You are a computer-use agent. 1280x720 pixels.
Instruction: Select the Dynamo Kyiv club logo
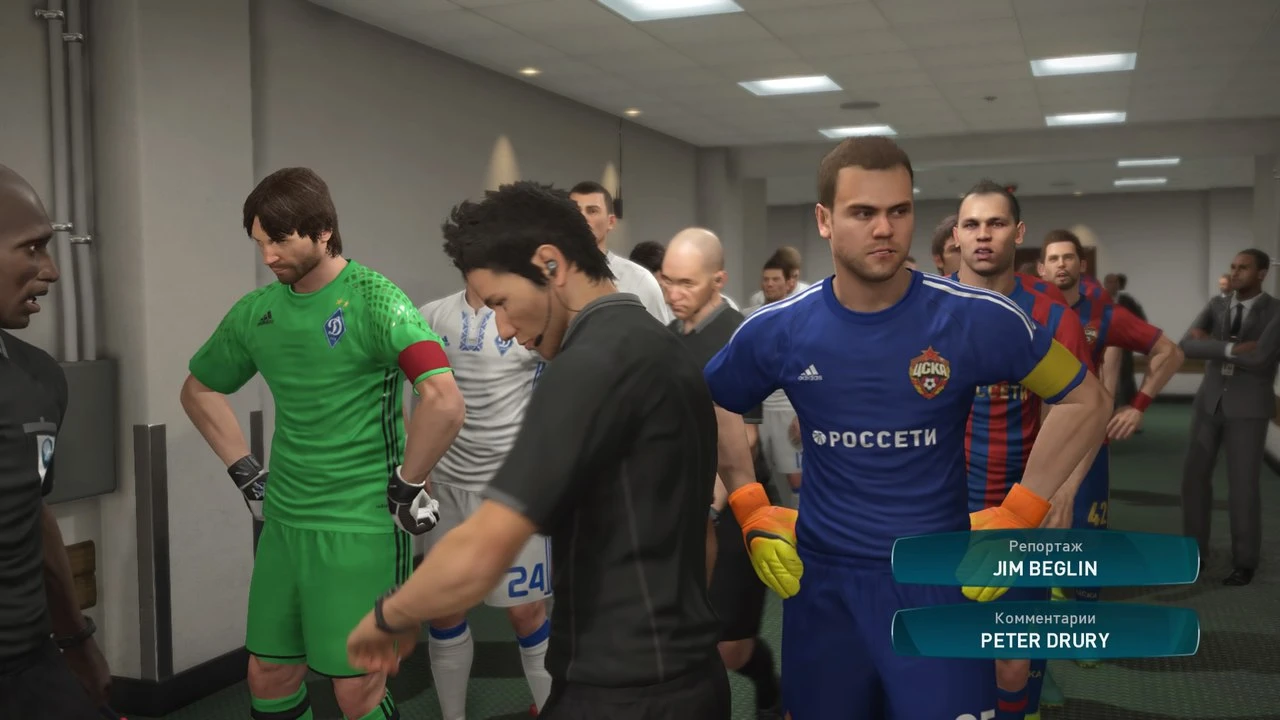pyautogui.click(x=335, y=325)
